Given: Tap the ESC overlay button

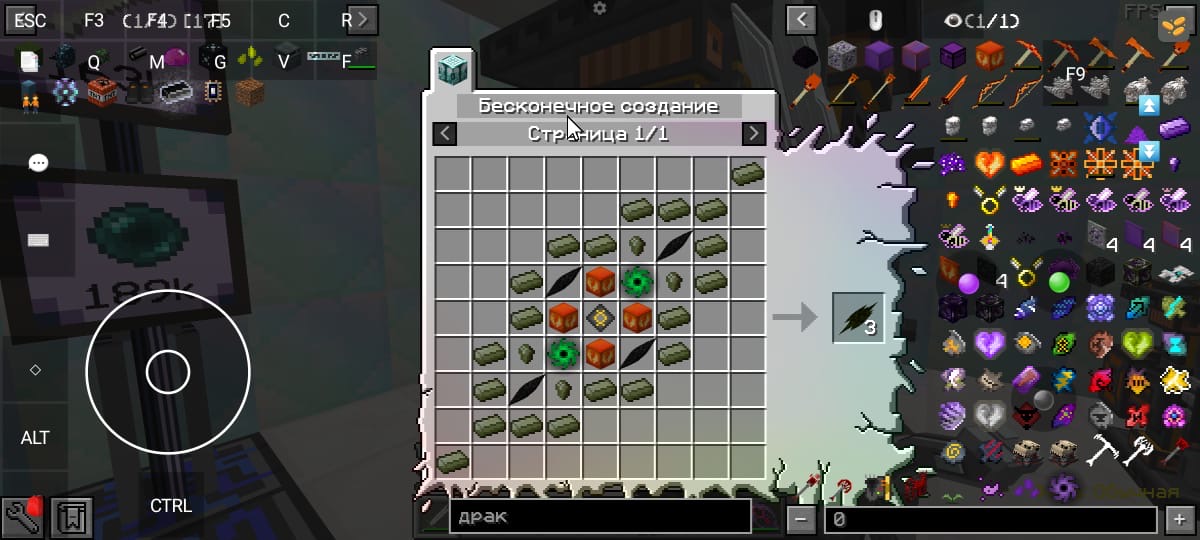Looking at the screenshot, I should [x=31, y=21].
